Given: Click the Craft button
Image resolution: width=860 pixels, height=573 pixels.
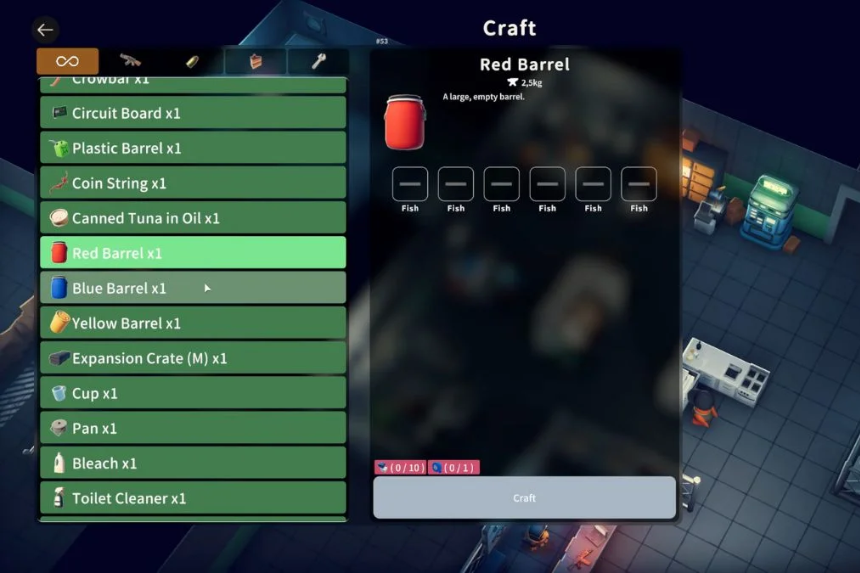Looking at the screenshot, I should tap(524, 498).
